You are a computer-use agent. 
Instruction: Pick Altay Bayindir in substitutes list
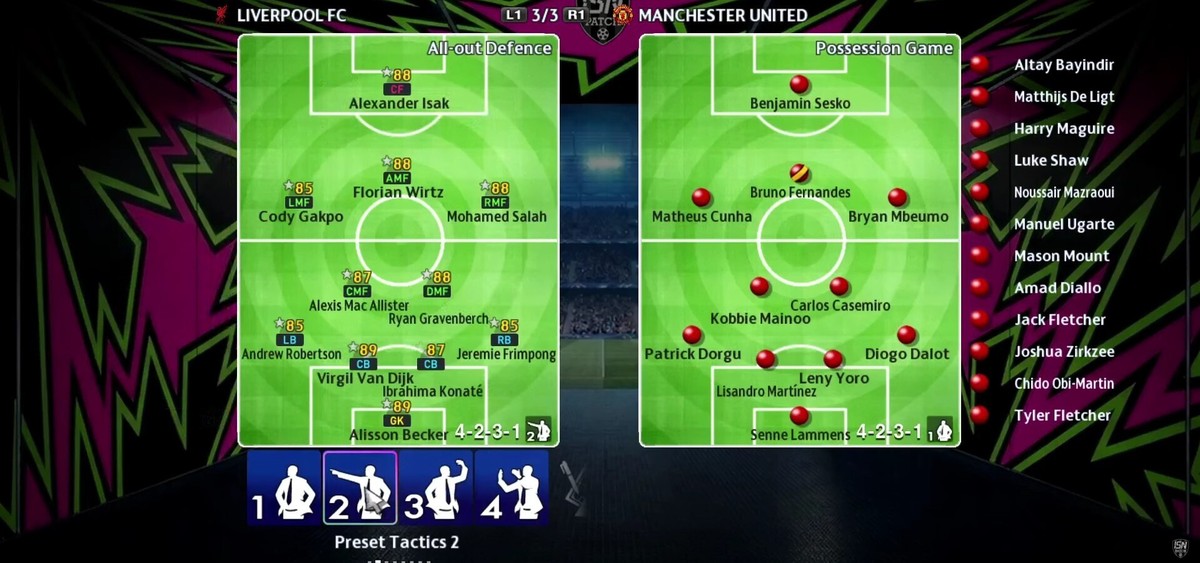pos(1063,65)
